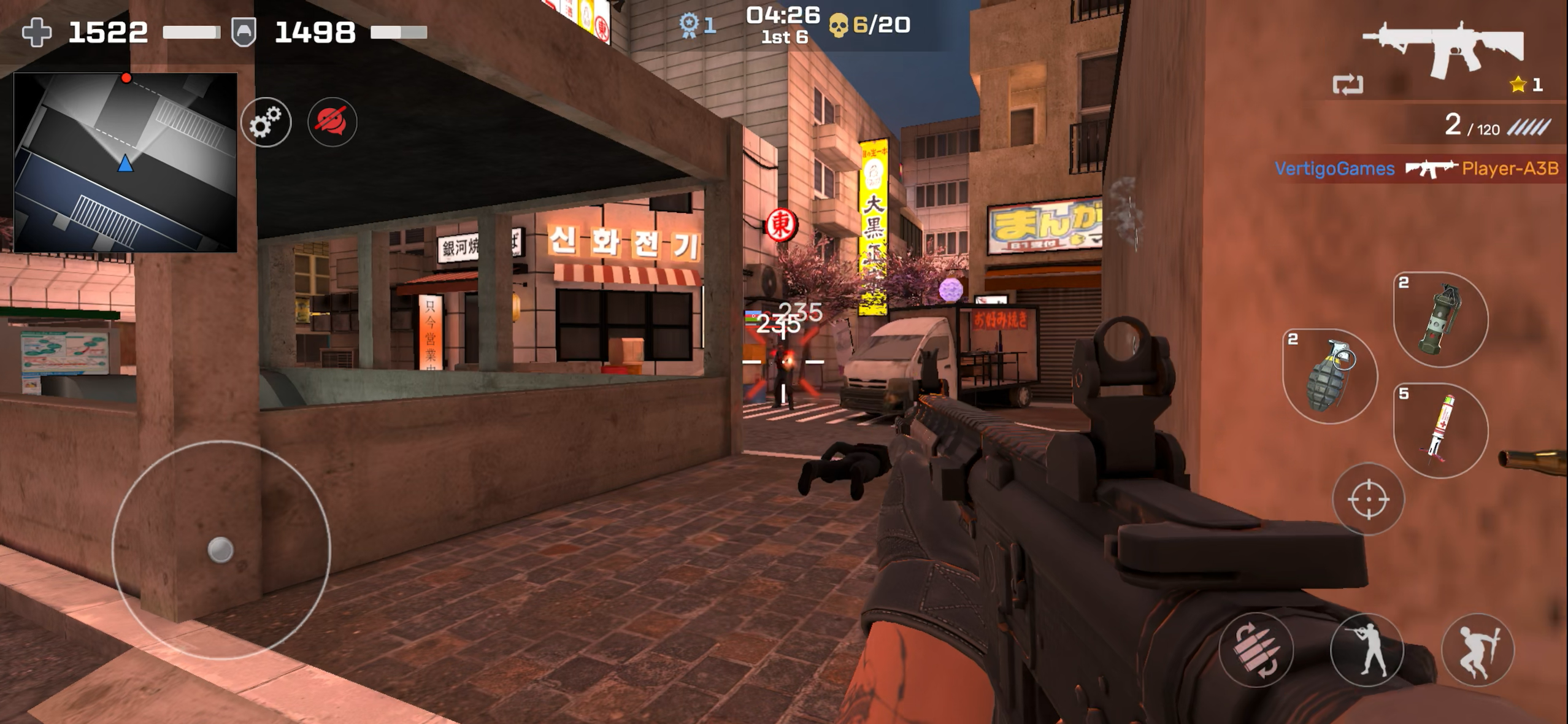
Task: Touch the movement joystick knob
Action: tap(220, 549)
